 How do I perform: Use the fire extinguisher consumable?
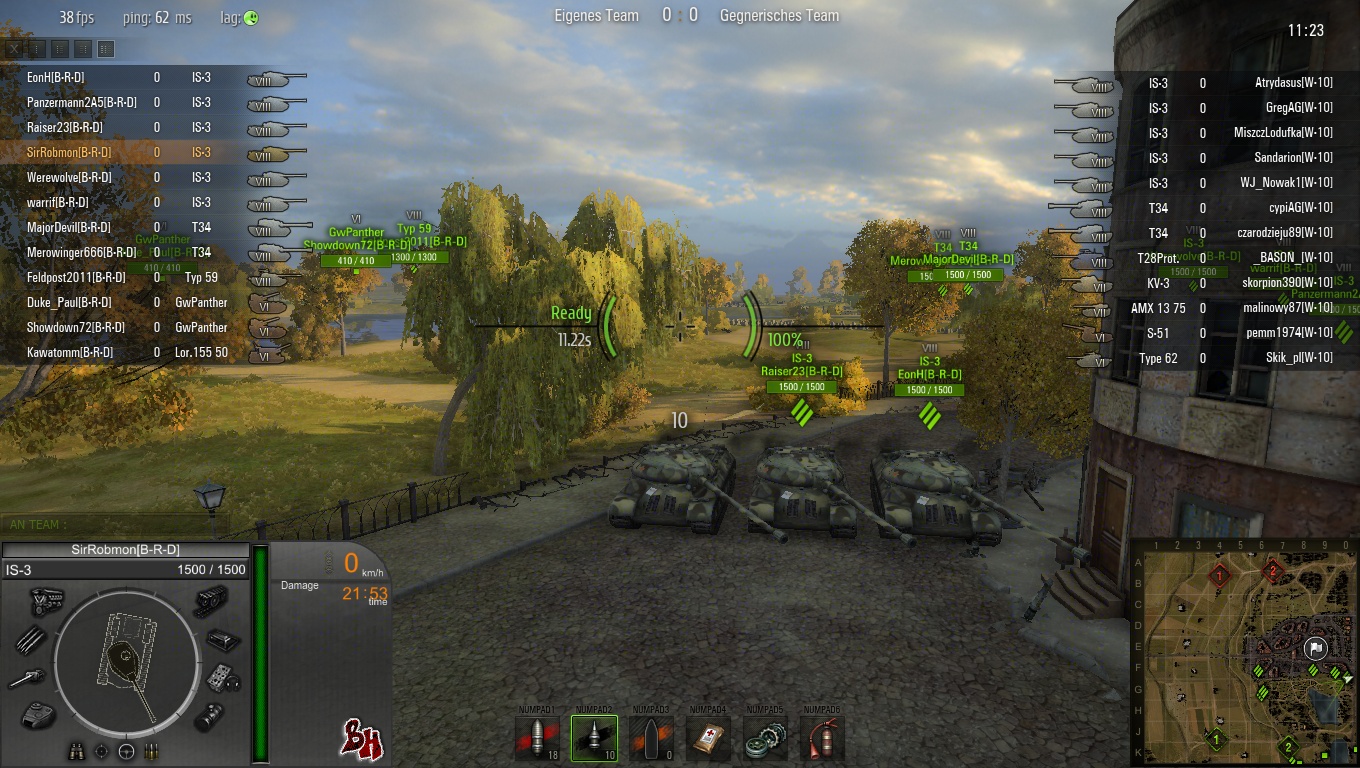click(x=822, y=739)
